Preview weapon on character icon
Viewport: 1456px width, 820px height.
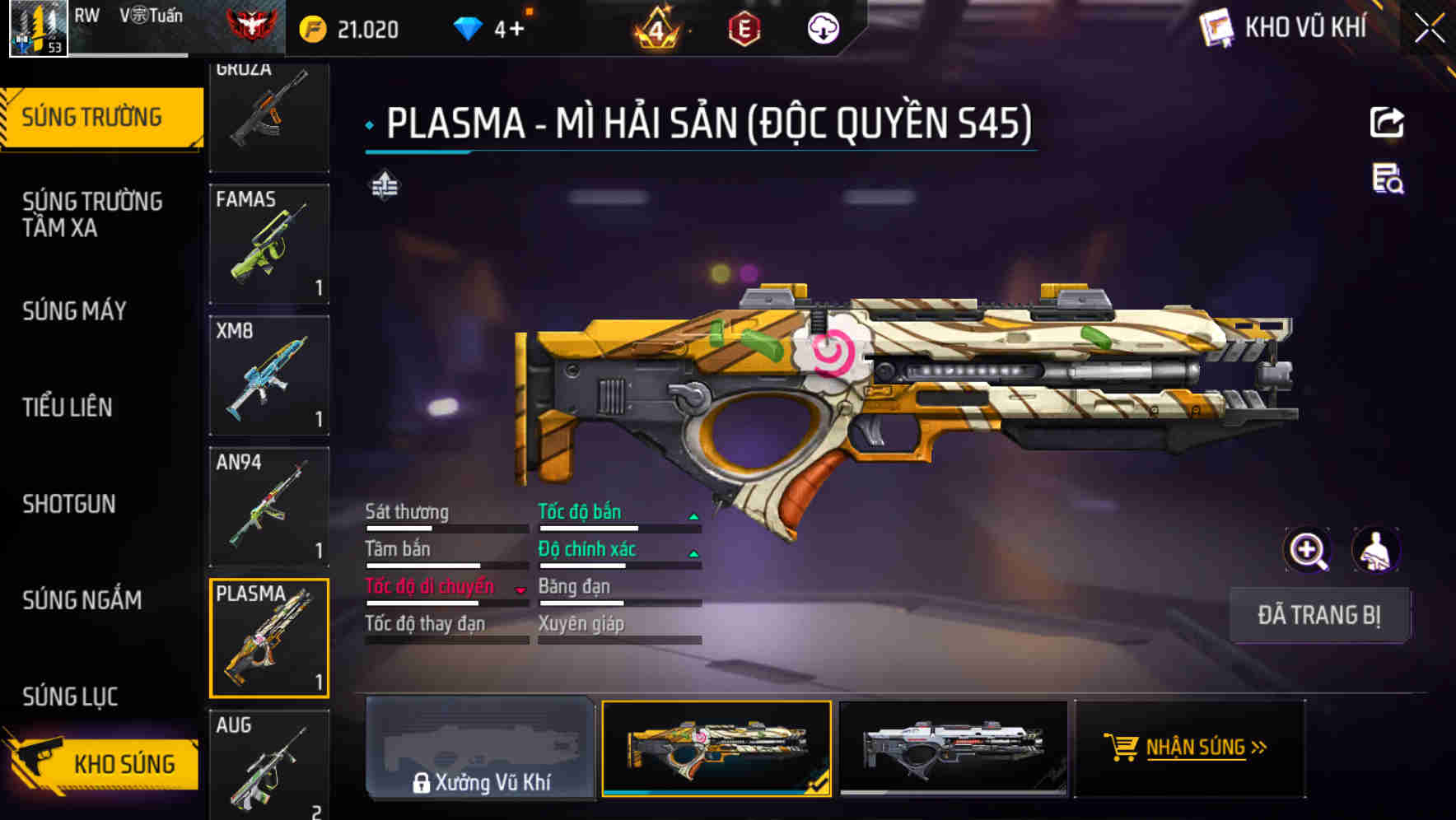[1375, 550]
